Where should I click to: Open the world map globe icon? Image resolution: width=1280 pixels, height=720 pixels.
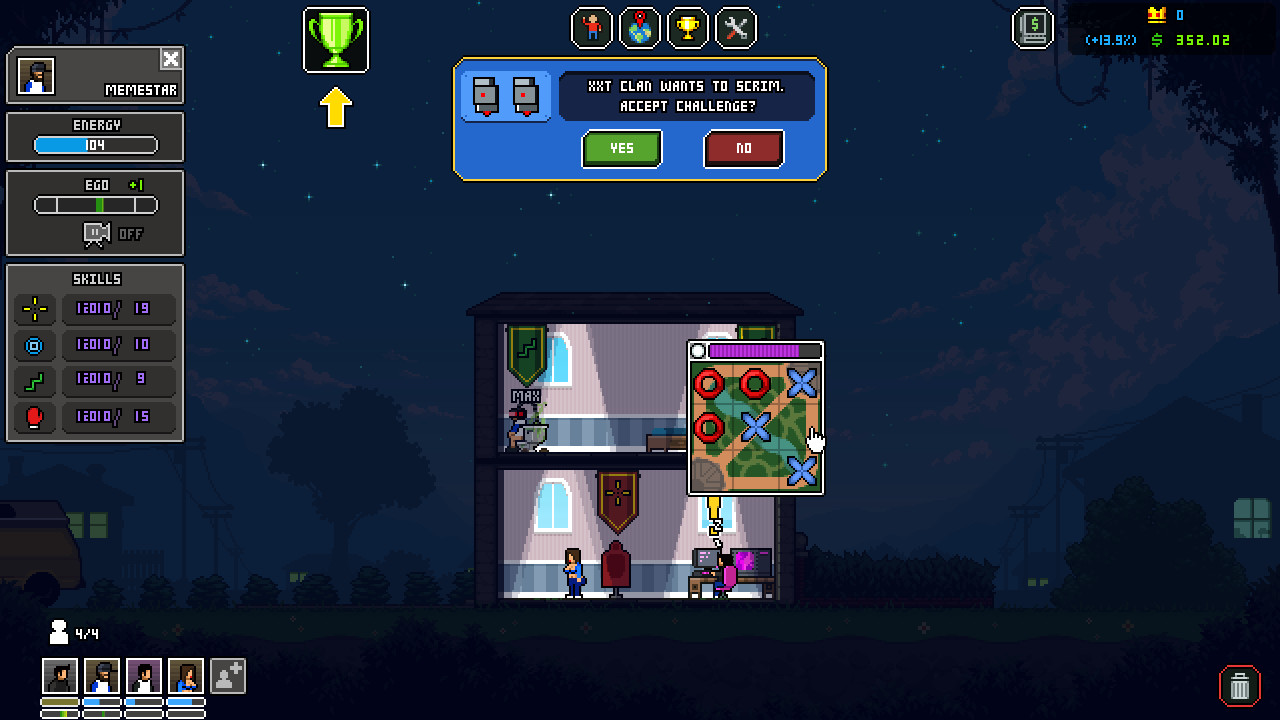point(639,29)
